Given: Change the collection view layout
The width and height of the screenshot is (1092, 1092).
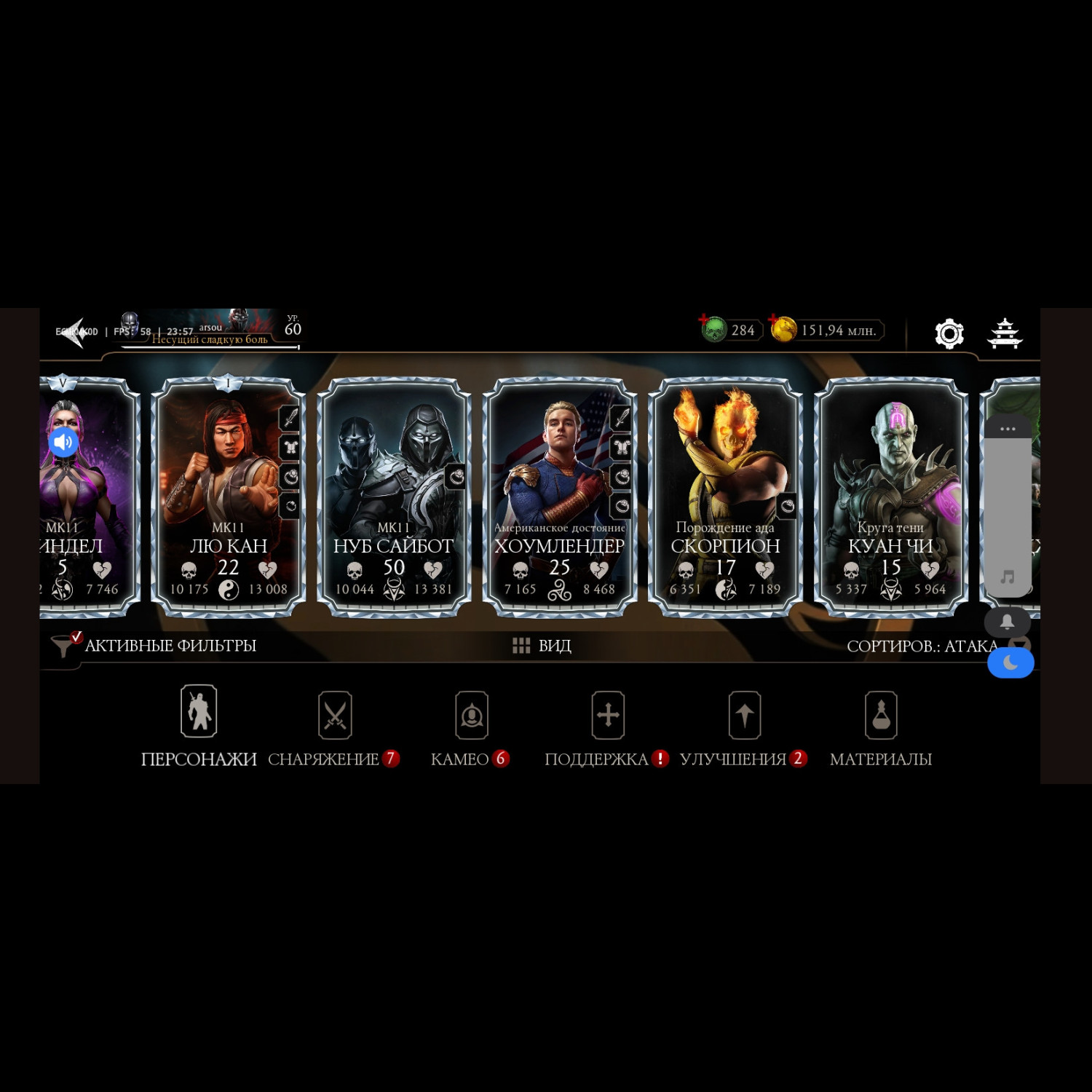Looking at the screenshot, I should (x=542, y=646).
